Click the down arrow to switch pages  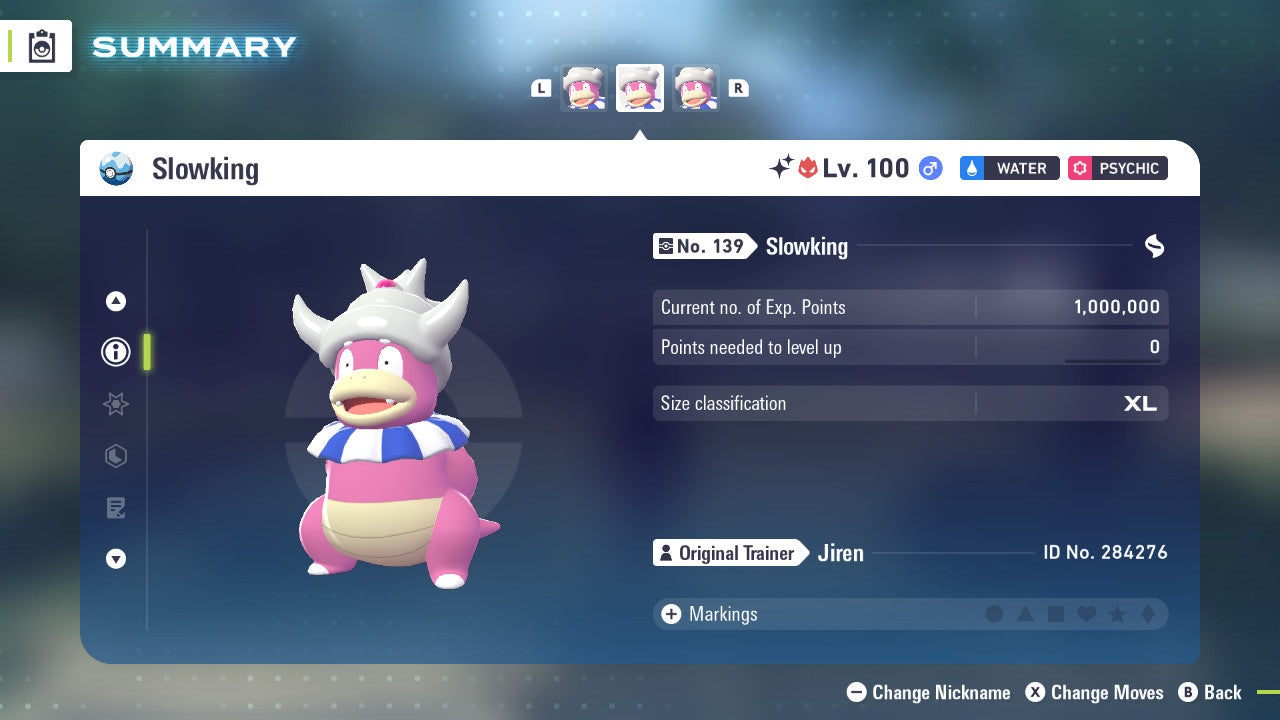(115, 559)
